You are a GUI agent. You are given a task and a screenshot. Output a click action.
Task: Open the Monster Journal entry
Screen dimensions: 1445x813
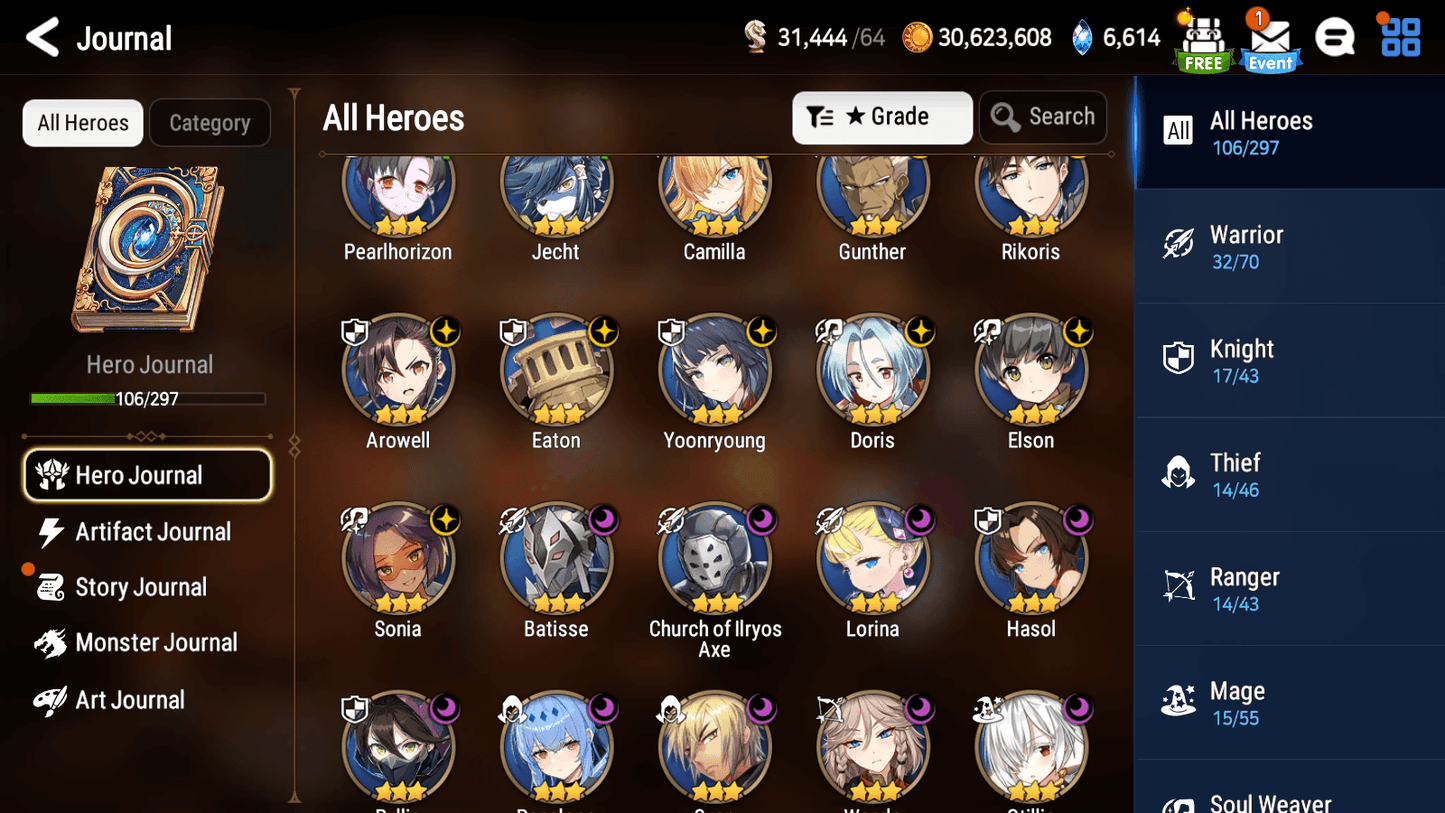click(156, 643)
